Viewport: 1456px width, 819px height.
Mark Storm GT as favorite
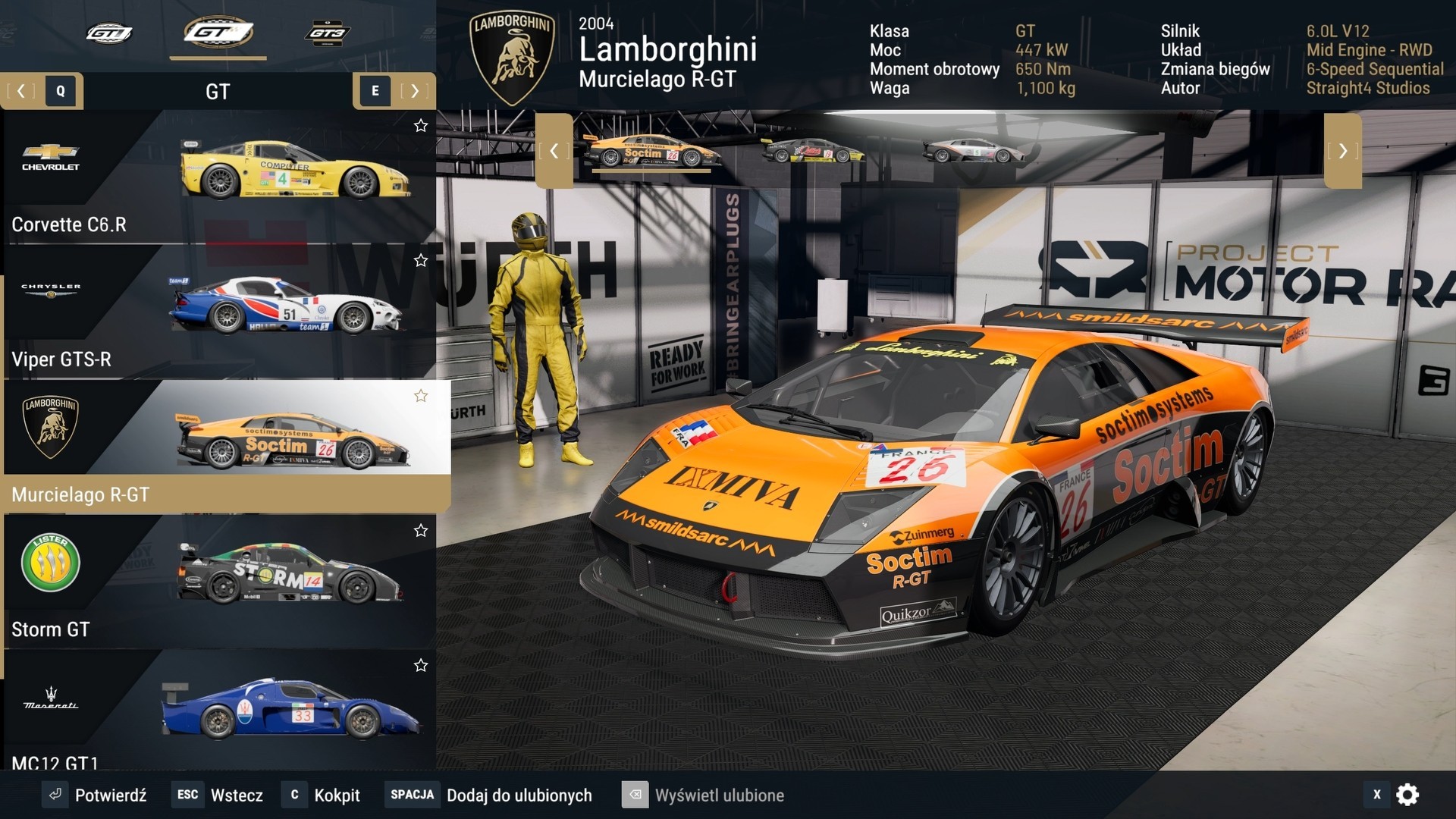click(421, 531)
